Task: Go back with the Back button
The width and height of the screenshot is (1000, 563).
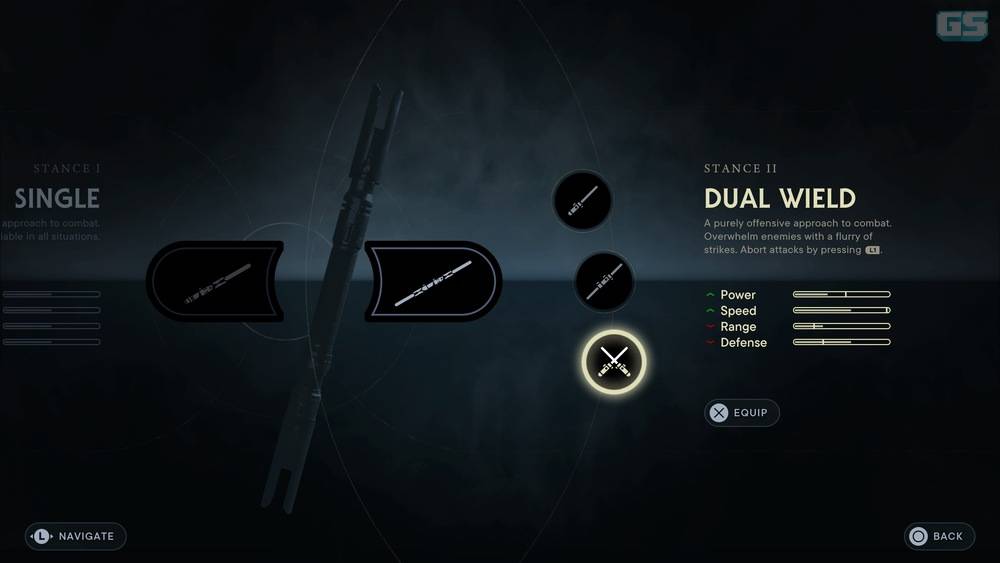Action: pos(939,536)
